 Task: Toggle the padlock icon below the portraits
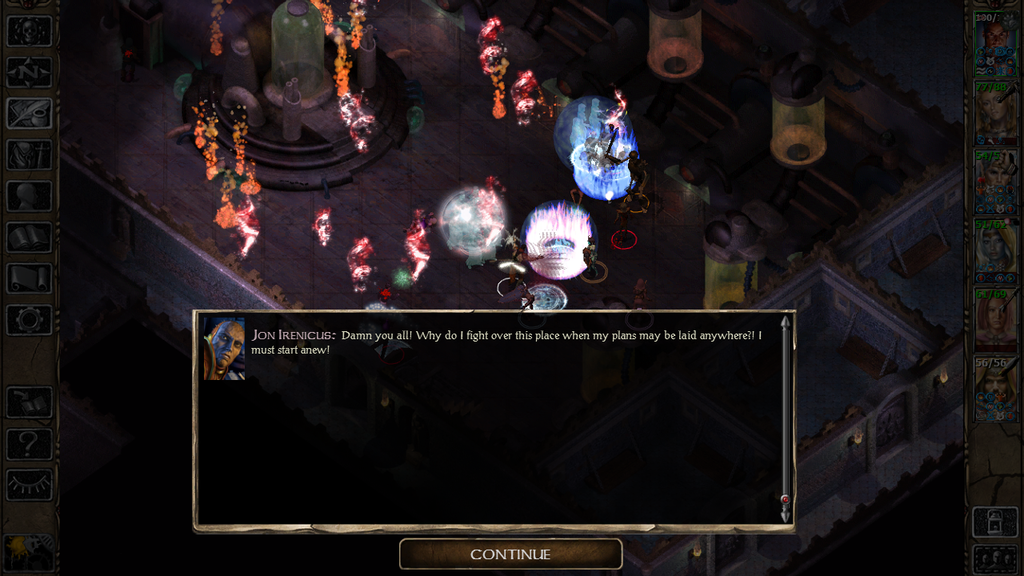pos(995,521)
